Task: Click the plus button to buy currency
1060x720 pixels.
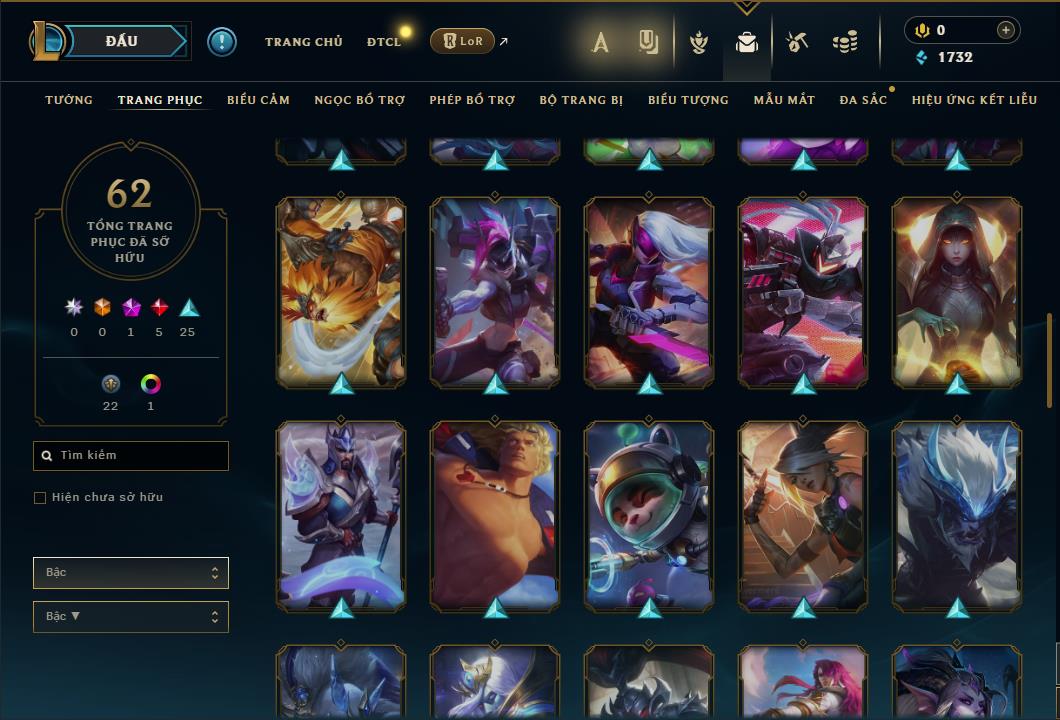Action: click(1005, 31)
